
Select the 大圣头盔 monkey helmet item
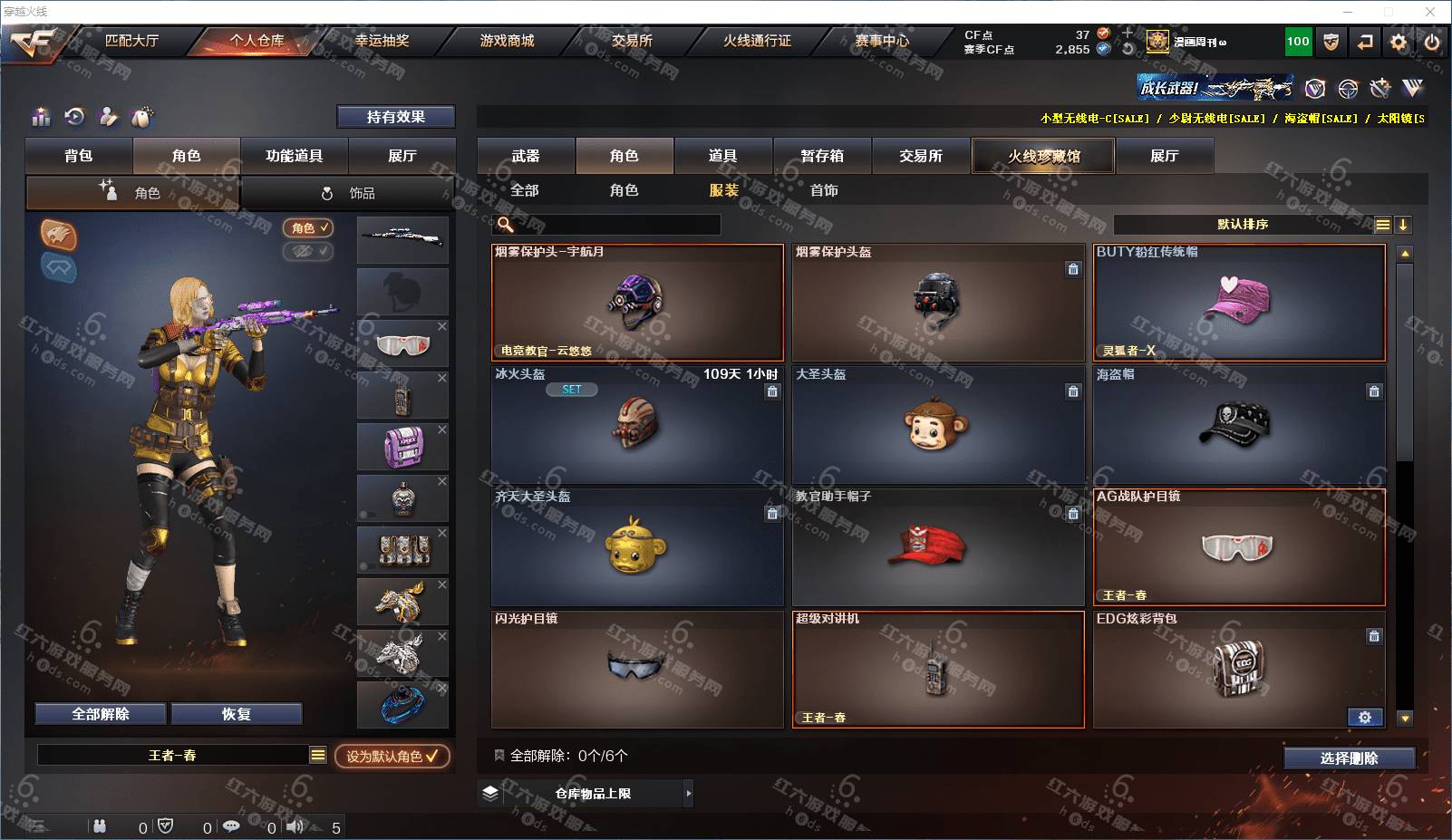pyautogui.click(x=937, y=425)
